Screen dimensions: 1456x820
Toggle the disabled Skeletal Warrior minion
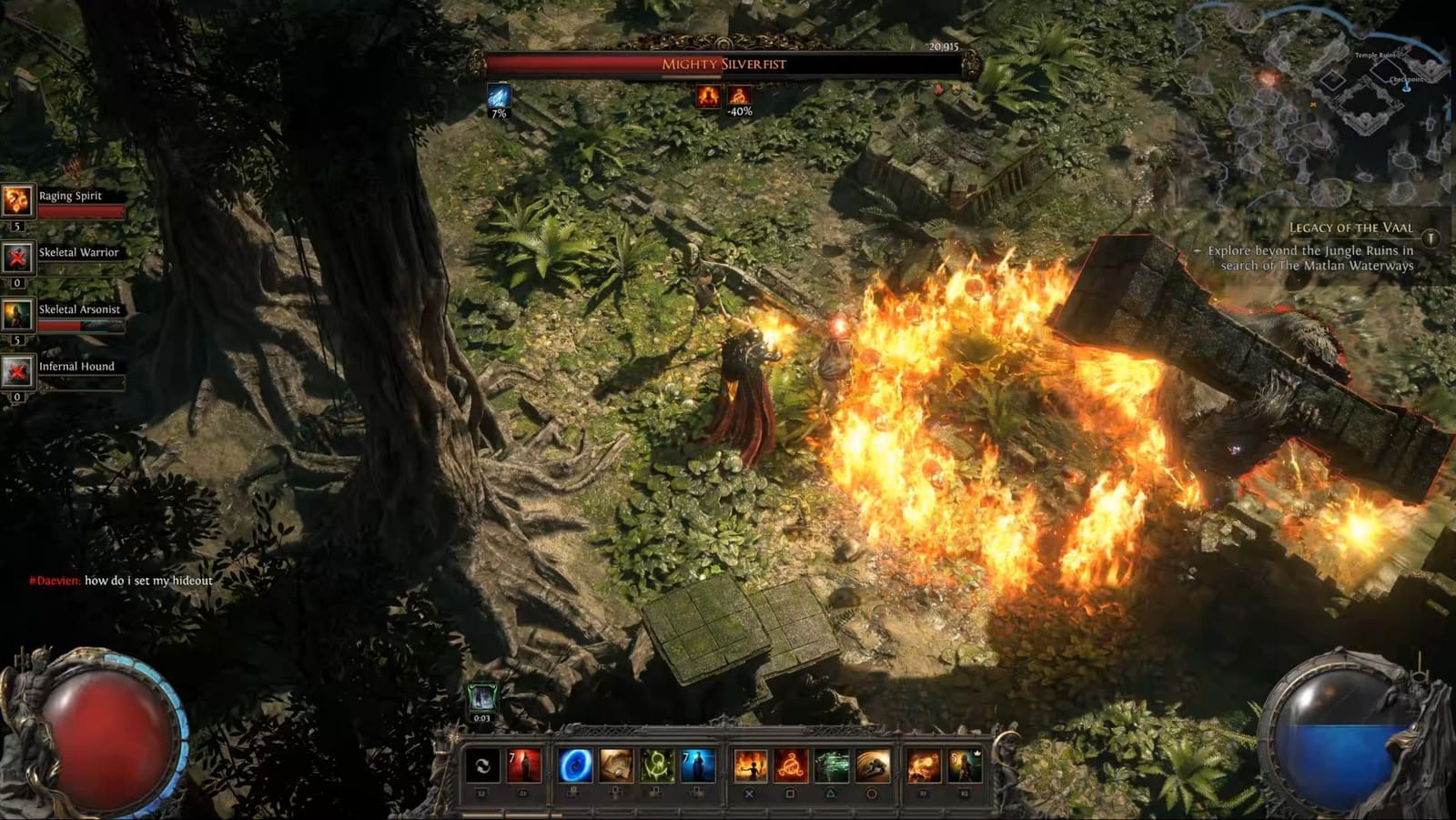(x=16, y=257)
